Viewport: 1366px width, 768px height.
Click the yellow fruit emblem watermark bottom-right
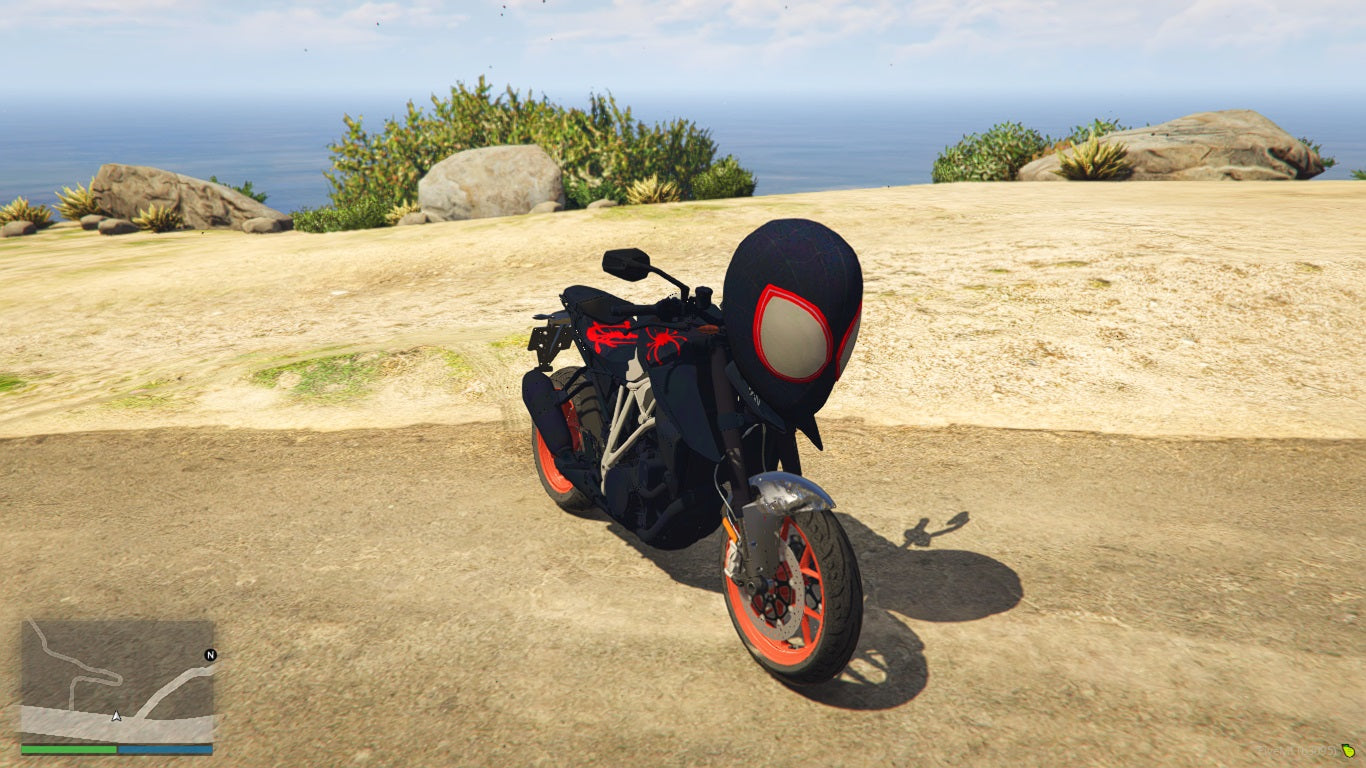pos(1349,751)
